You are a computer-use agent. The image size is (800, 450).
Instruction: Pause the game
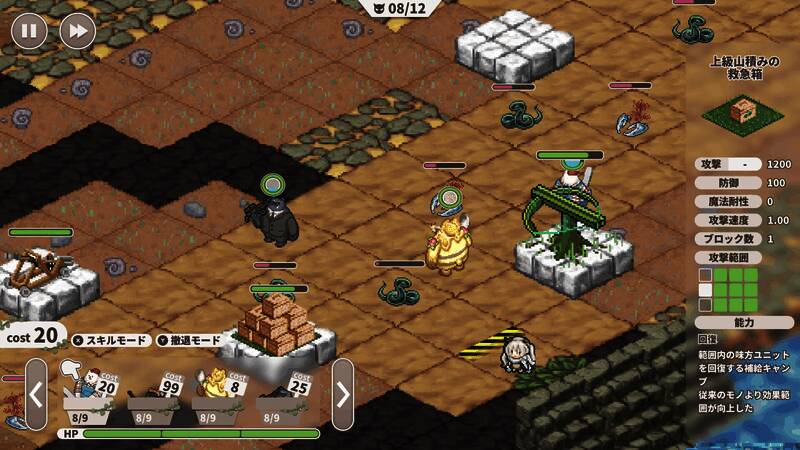tap(30, 31)
